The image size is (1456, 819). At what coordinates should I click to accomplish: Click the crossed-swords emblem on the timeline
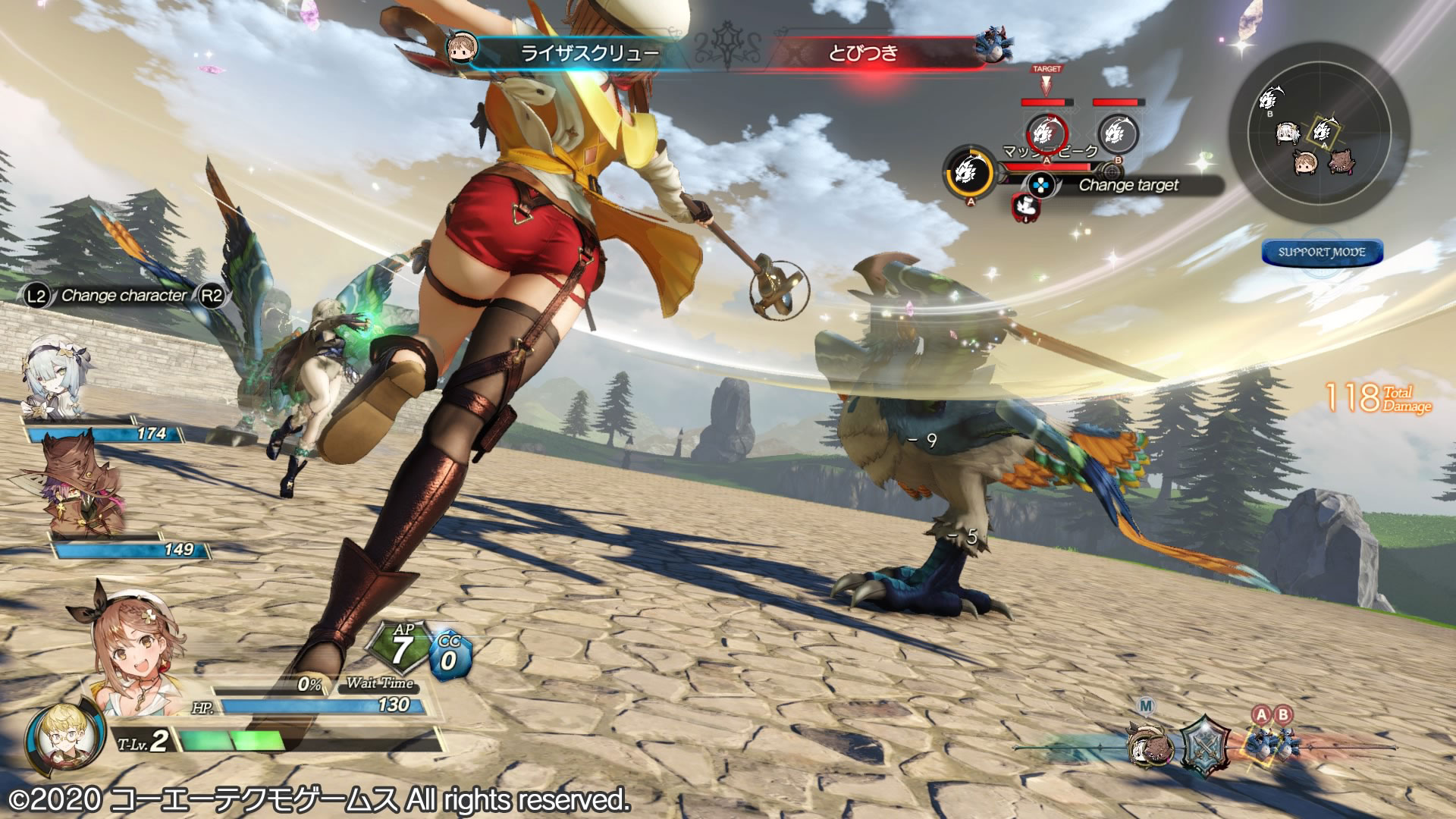coord(1206,746)
